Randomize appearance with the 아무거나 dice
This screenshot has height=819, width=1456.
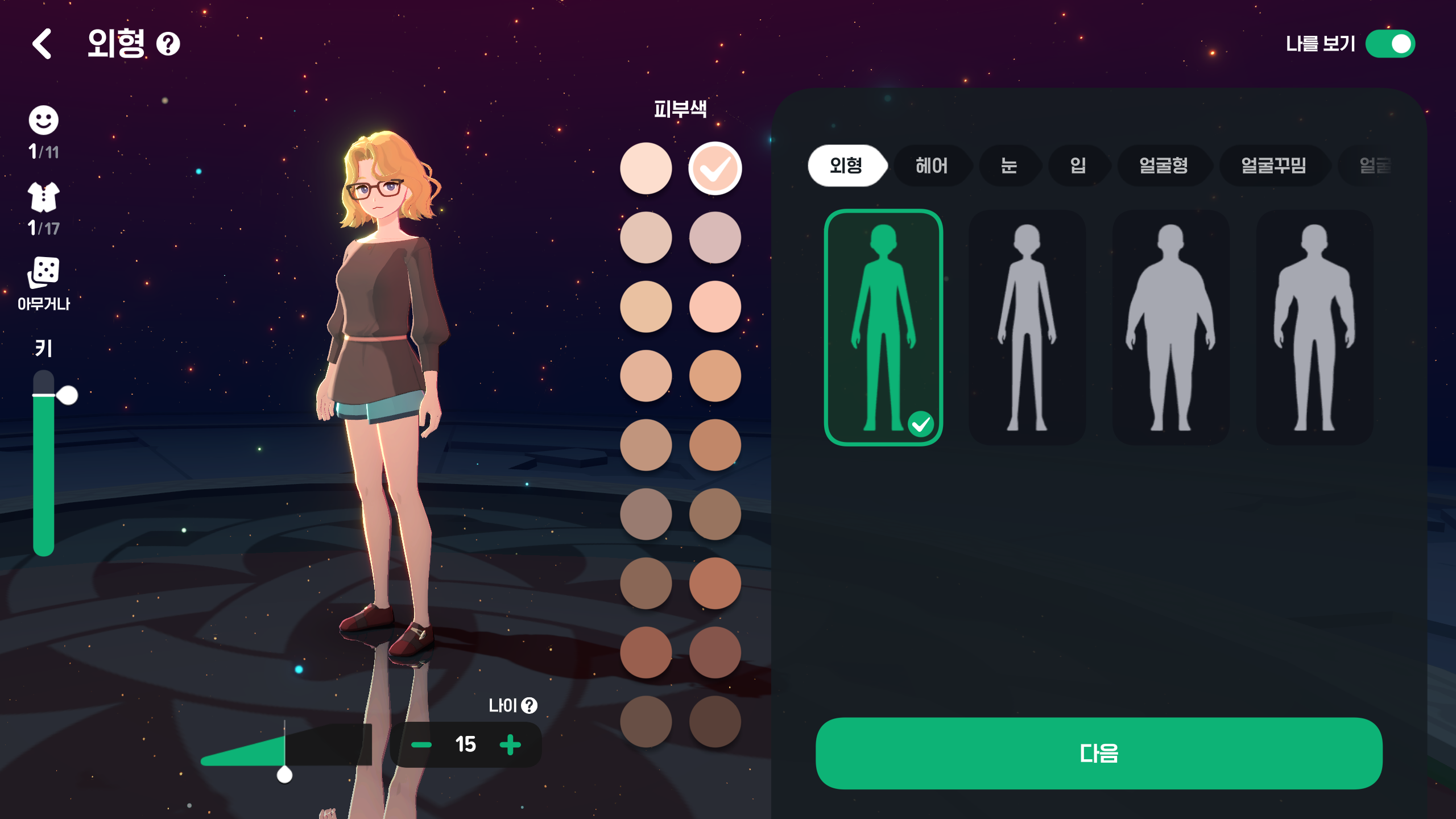point(43,273)
